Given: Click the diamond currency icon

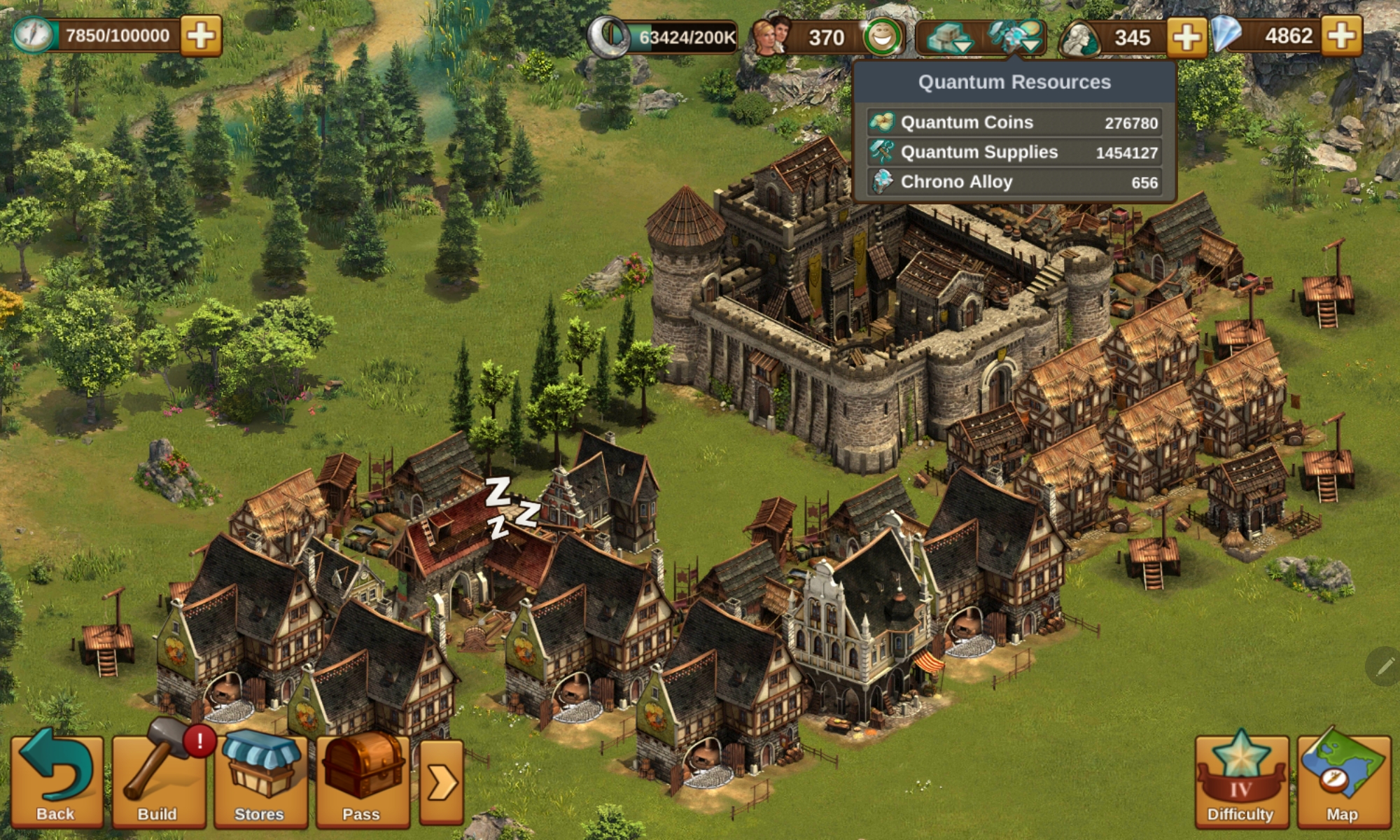Looking at the screenshot, I should [1226, 35].
